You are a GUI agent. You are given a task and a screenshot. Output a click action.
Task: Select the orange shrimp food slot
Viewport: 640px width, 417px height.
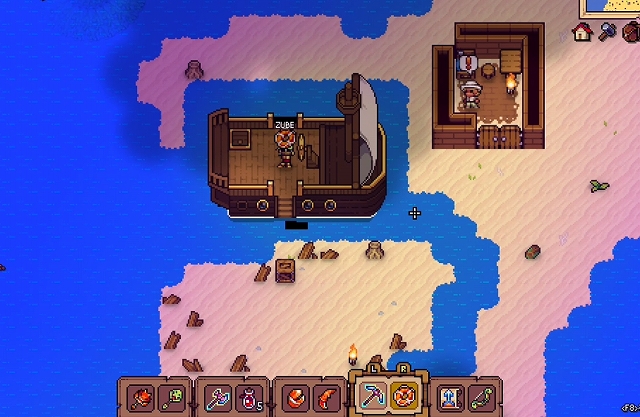click(x=324, y=397)
